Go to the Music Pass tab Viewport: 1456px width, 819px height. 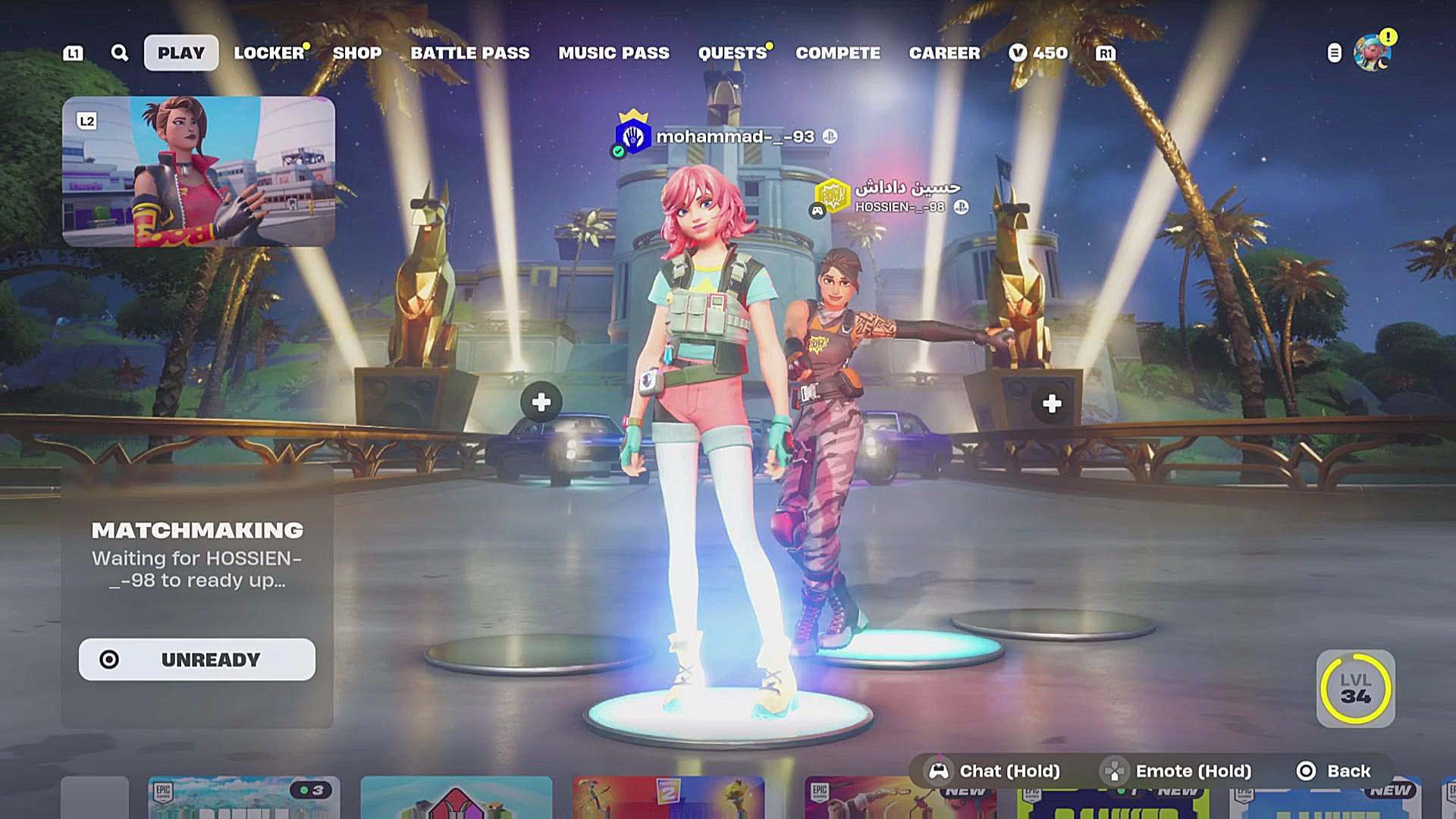click(x=614, y=53)
